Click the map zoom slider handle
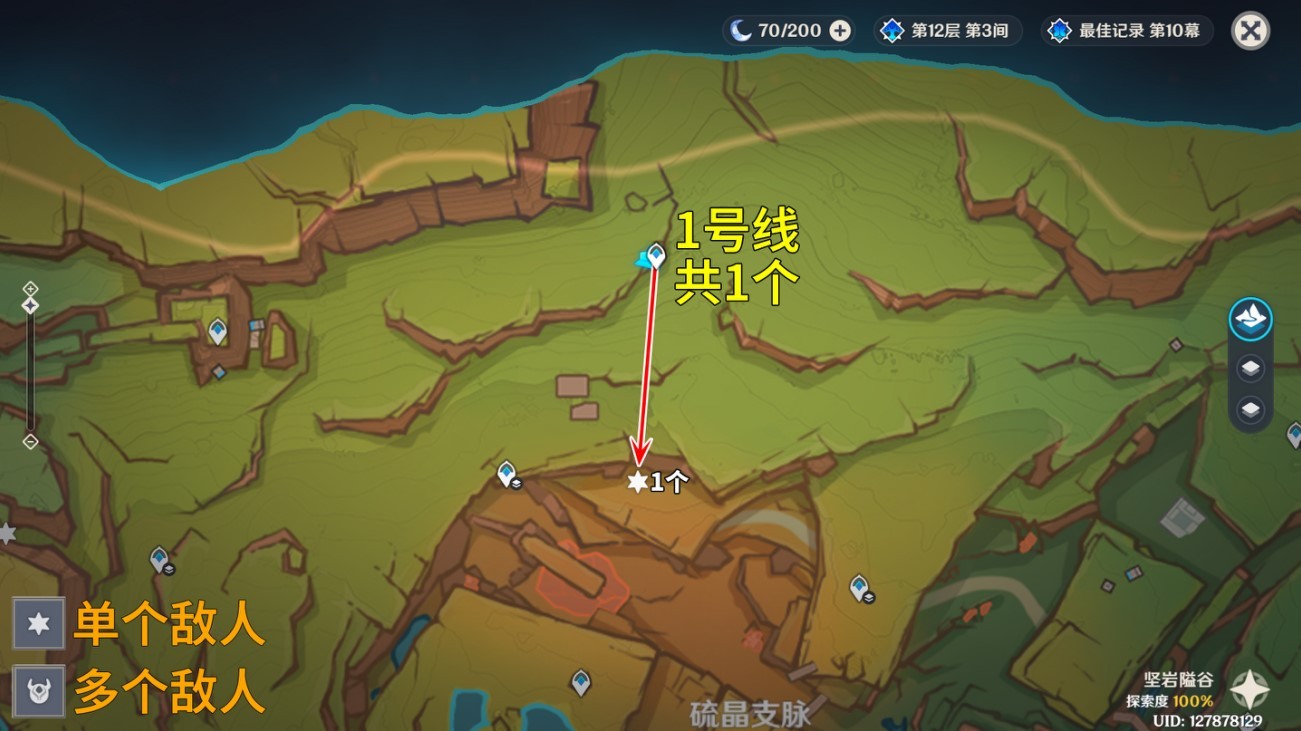 pos(31,306)
